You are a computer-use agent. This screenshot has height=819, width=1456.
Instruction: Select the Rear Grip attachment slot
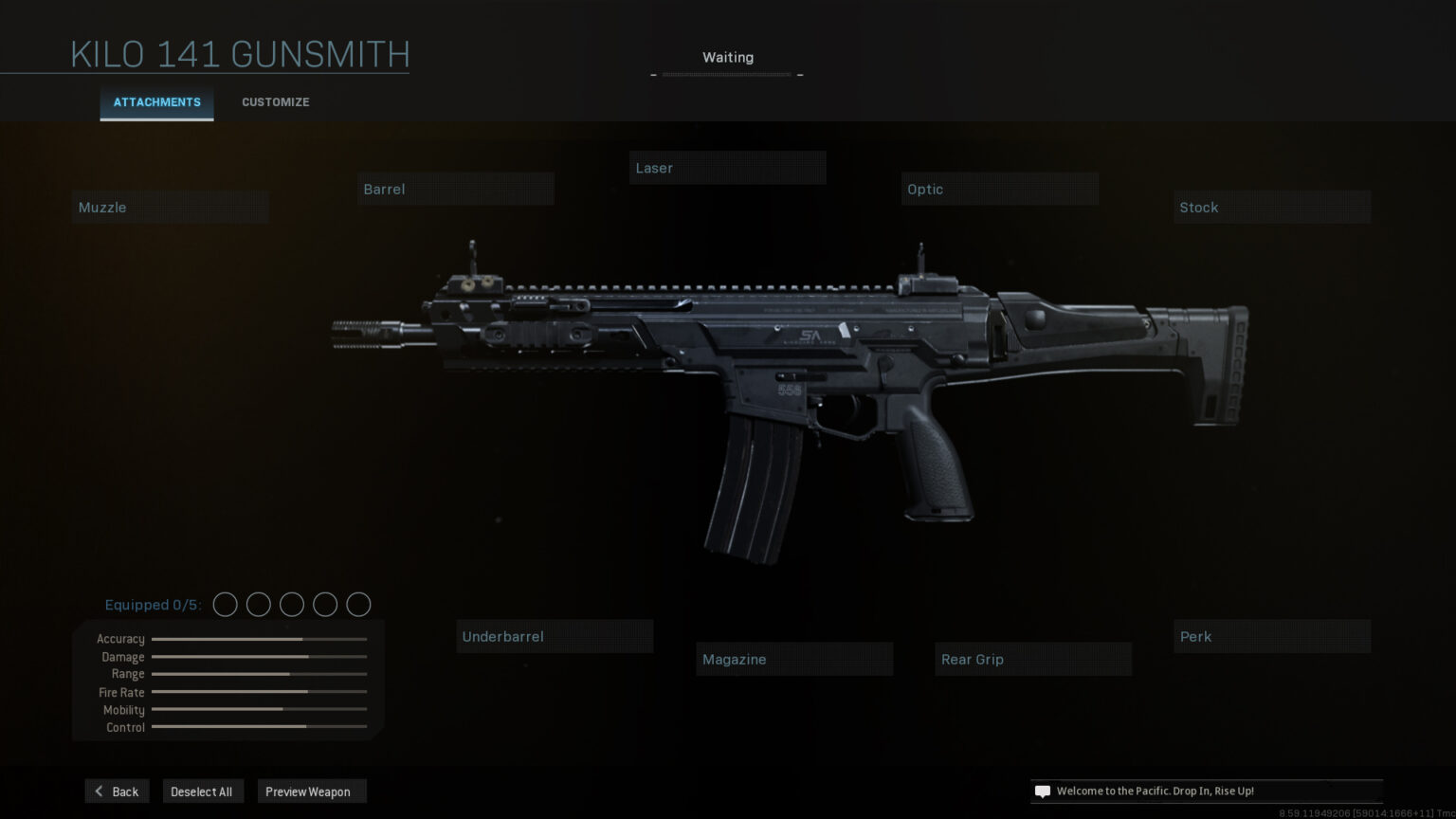click(x=1033, y=660)
